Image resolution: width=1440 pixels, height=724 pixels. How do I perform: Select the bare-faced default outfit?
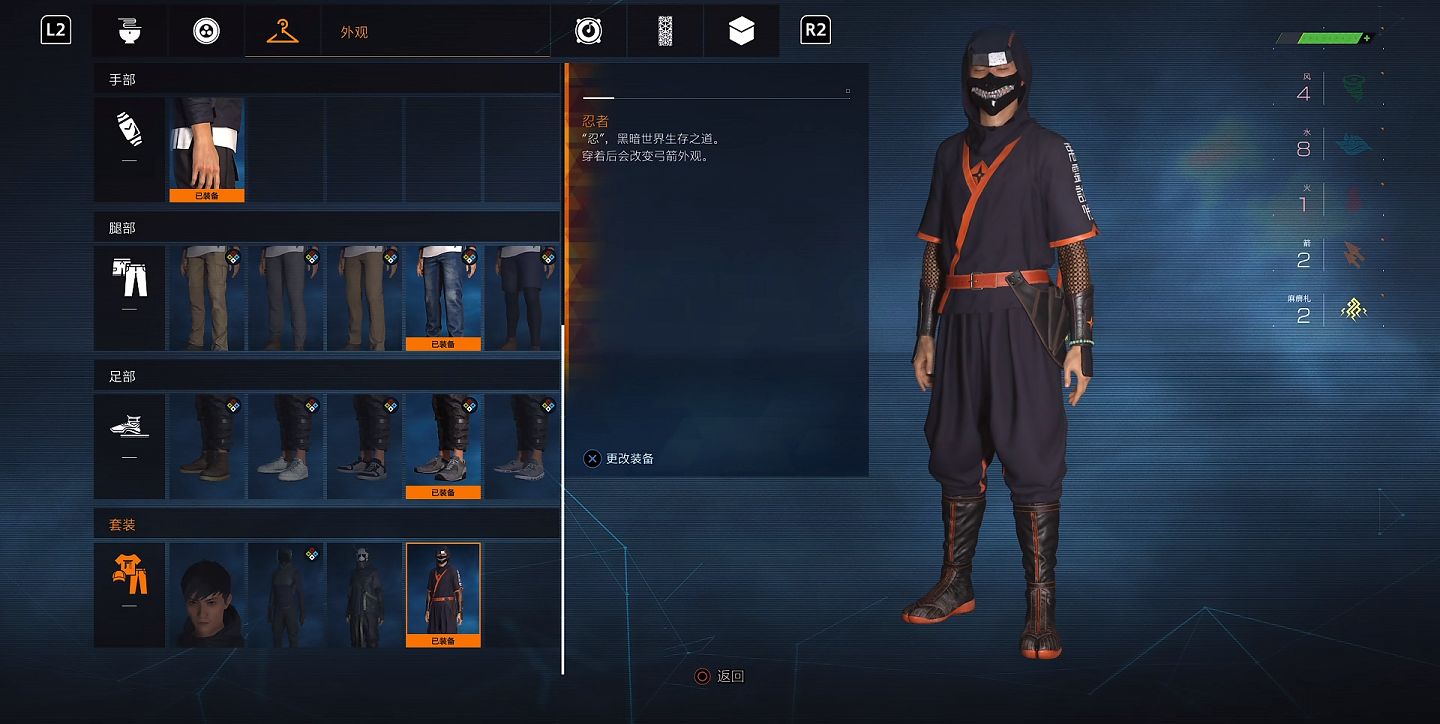coord(207,595)
